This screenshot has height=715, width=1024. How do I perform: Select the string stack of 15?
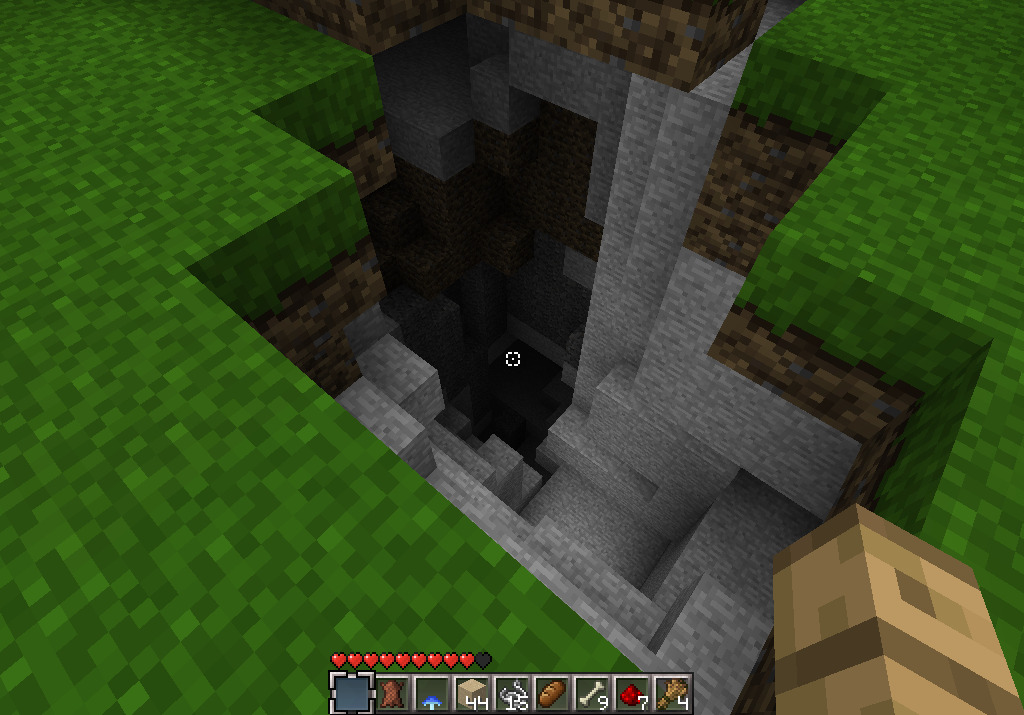511,693
